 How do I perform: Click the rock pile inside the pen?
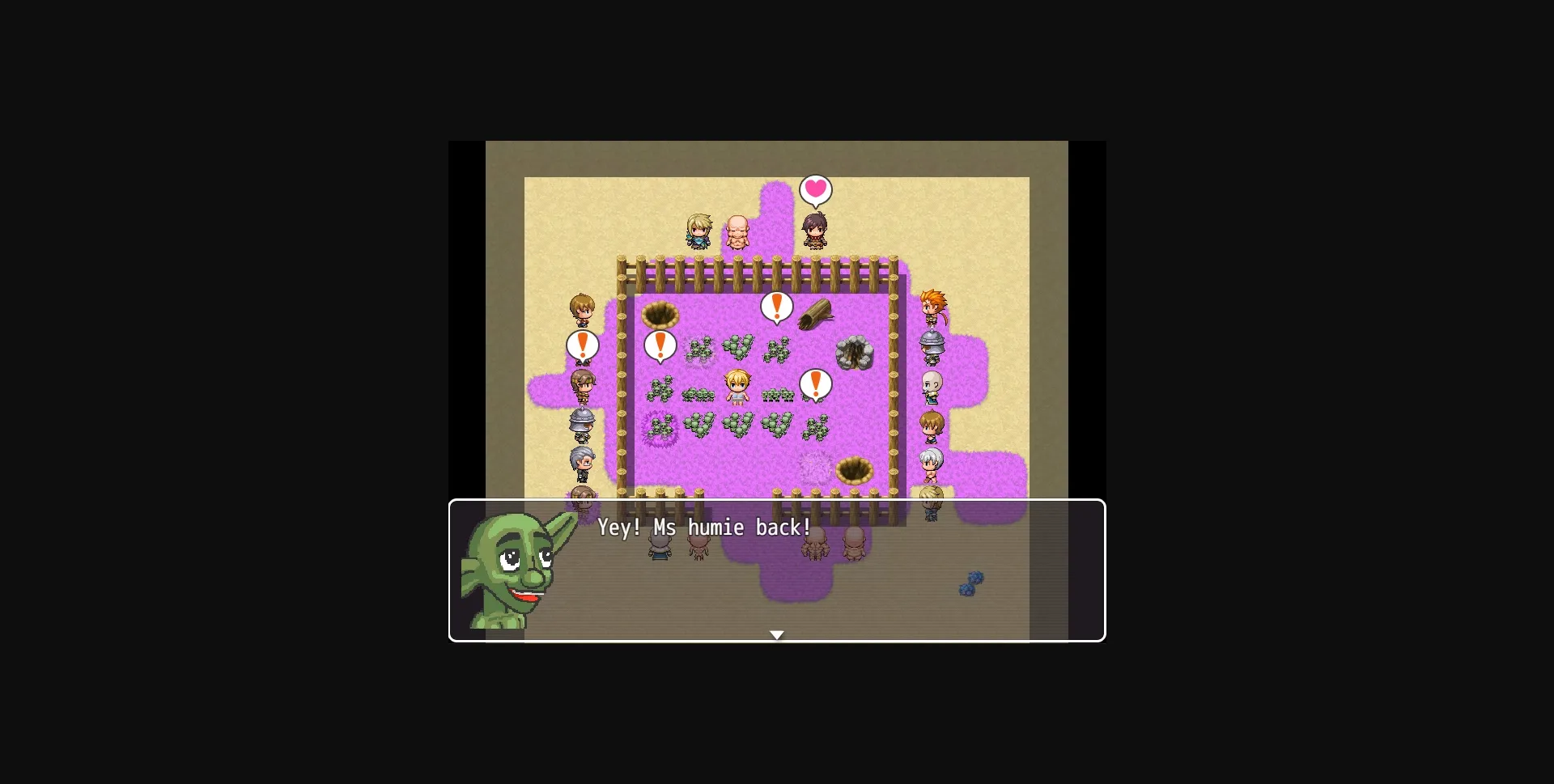click(x=852, y=354)
